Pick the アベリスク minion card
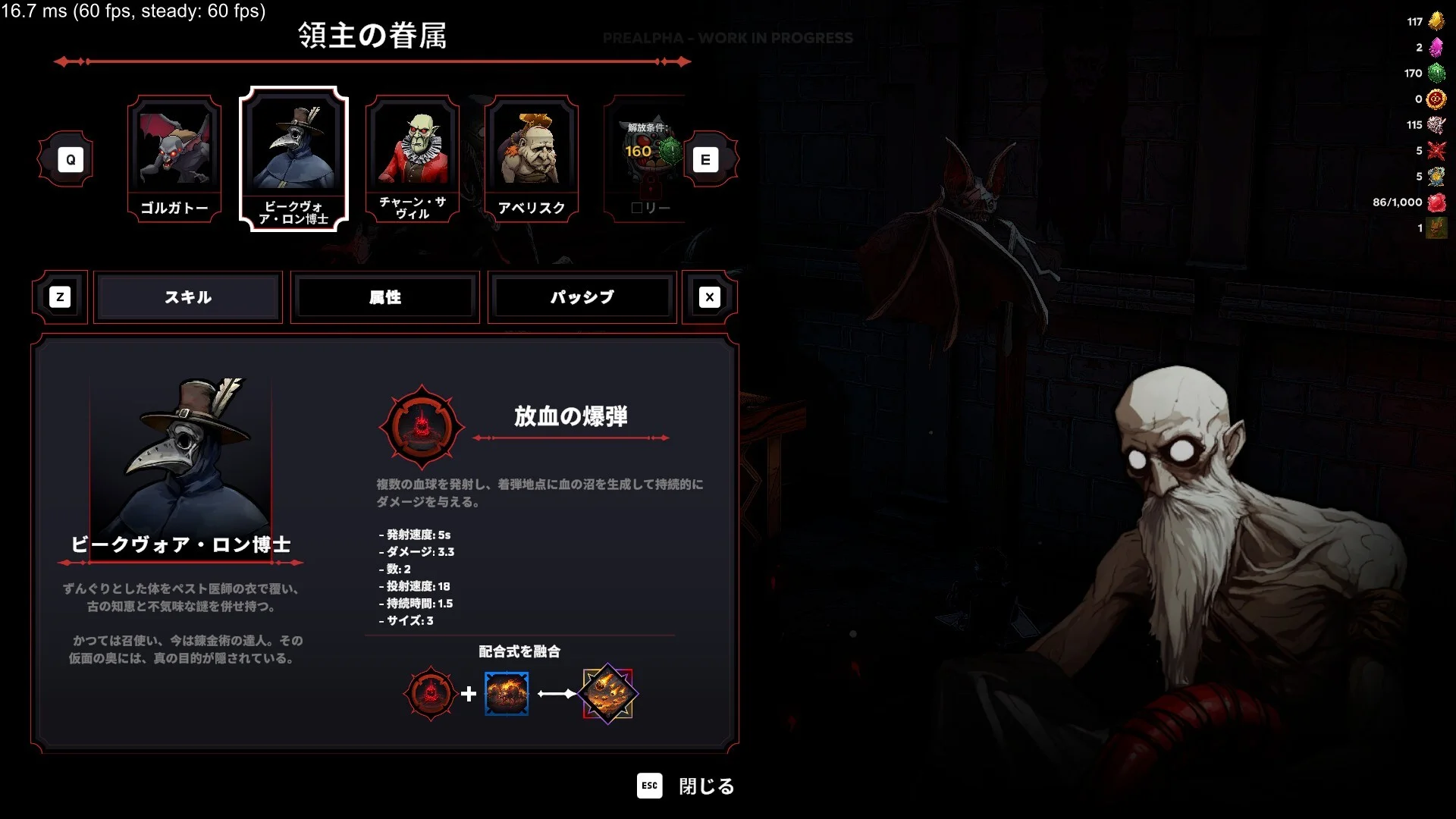This screenshot has width=1456, height=819. click(532, 159)
